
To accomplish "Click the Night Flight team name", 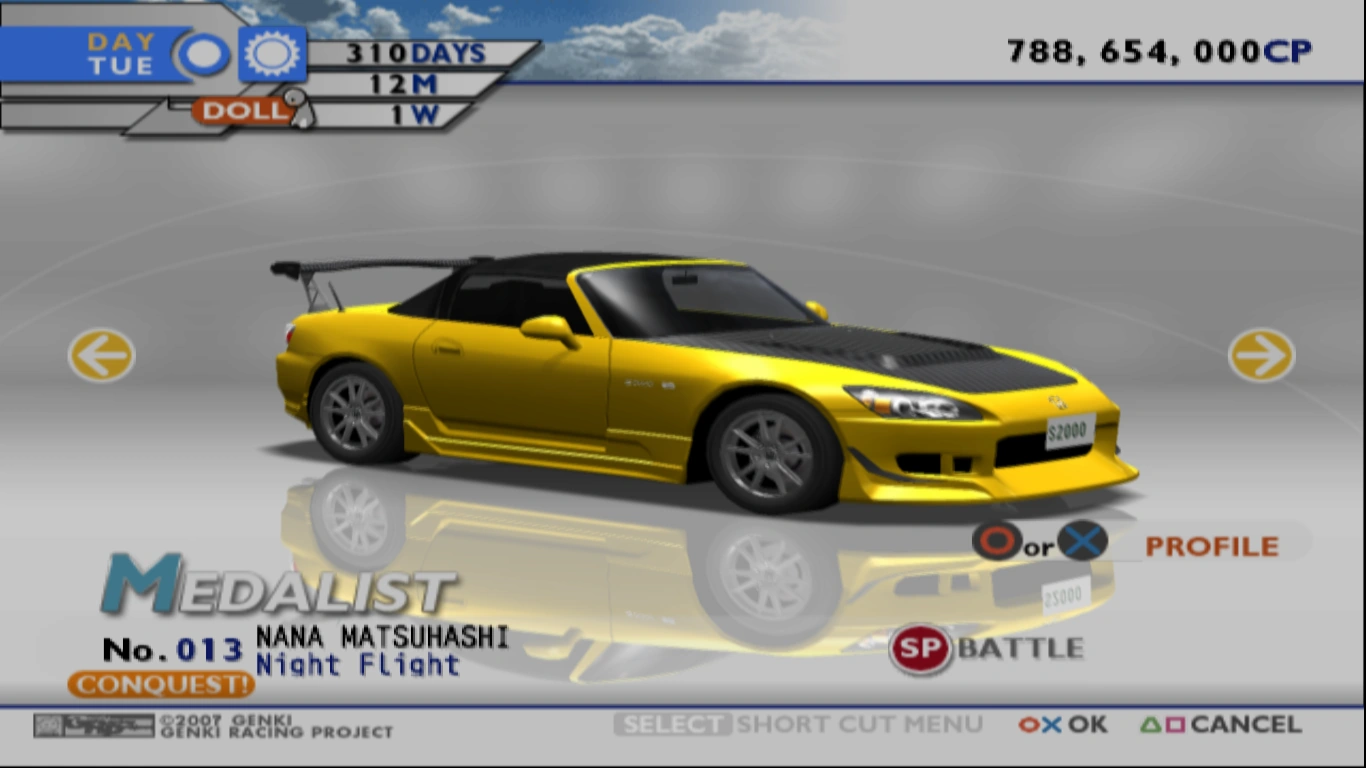I will click(358, 664).
